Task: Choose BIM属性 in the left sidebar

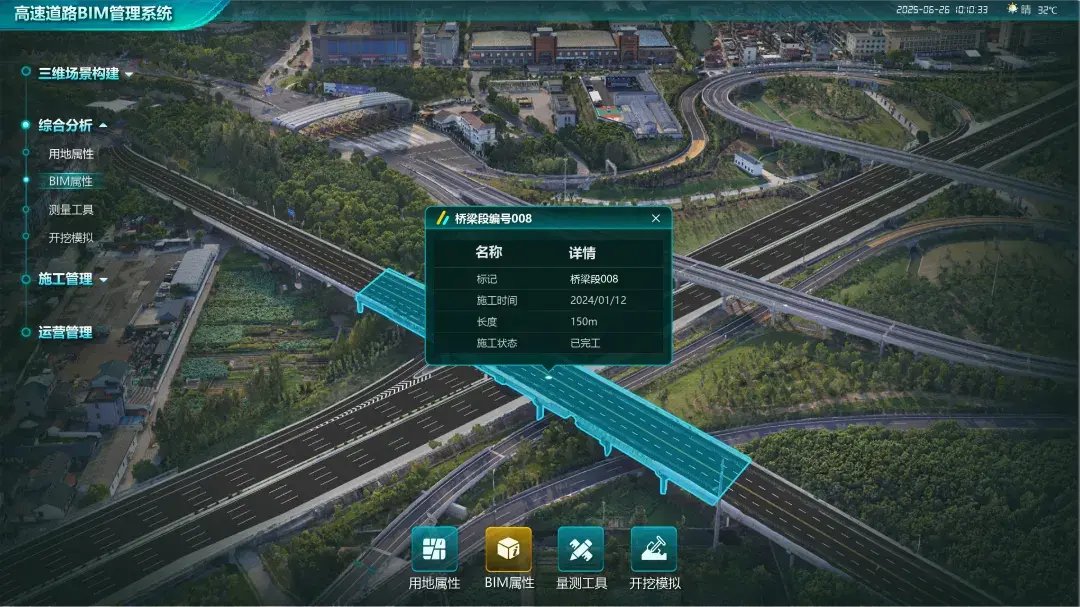Action: [71, 182]
